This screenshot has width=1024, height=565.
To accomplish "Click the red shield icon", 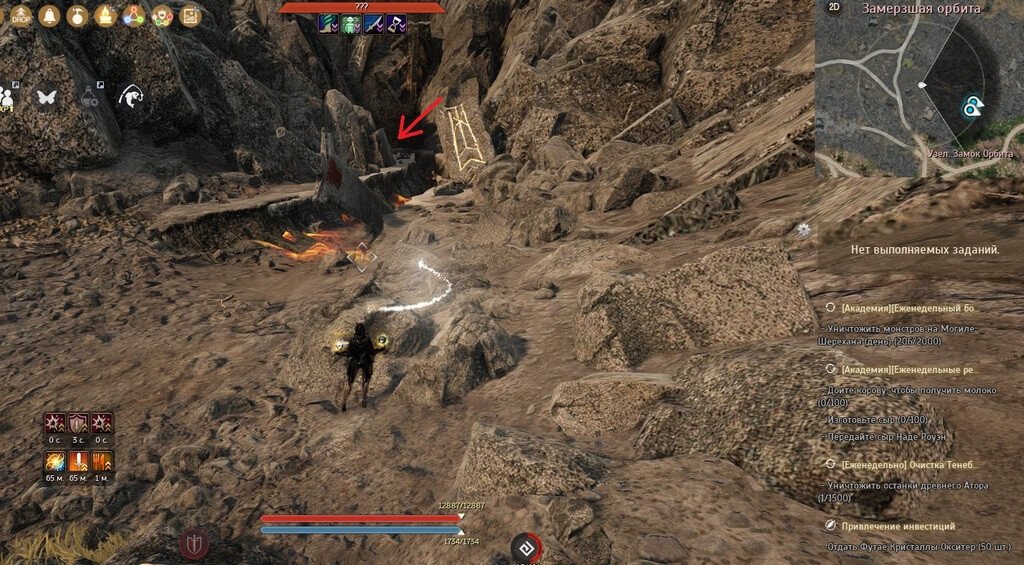I will [x=194, y=544].
